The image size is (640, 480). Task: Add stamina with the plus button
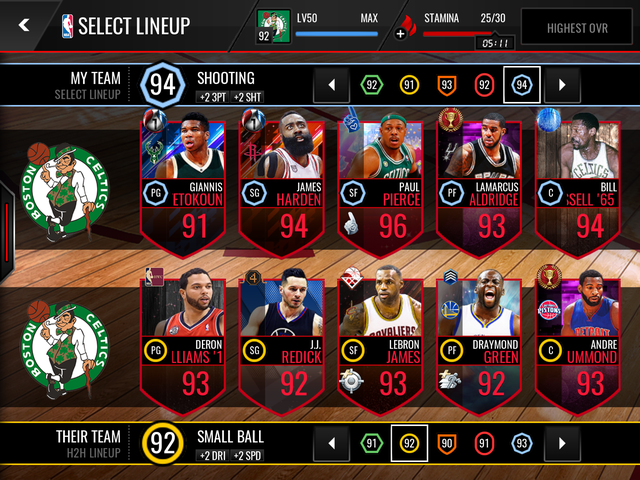click(x=402, y=33)
